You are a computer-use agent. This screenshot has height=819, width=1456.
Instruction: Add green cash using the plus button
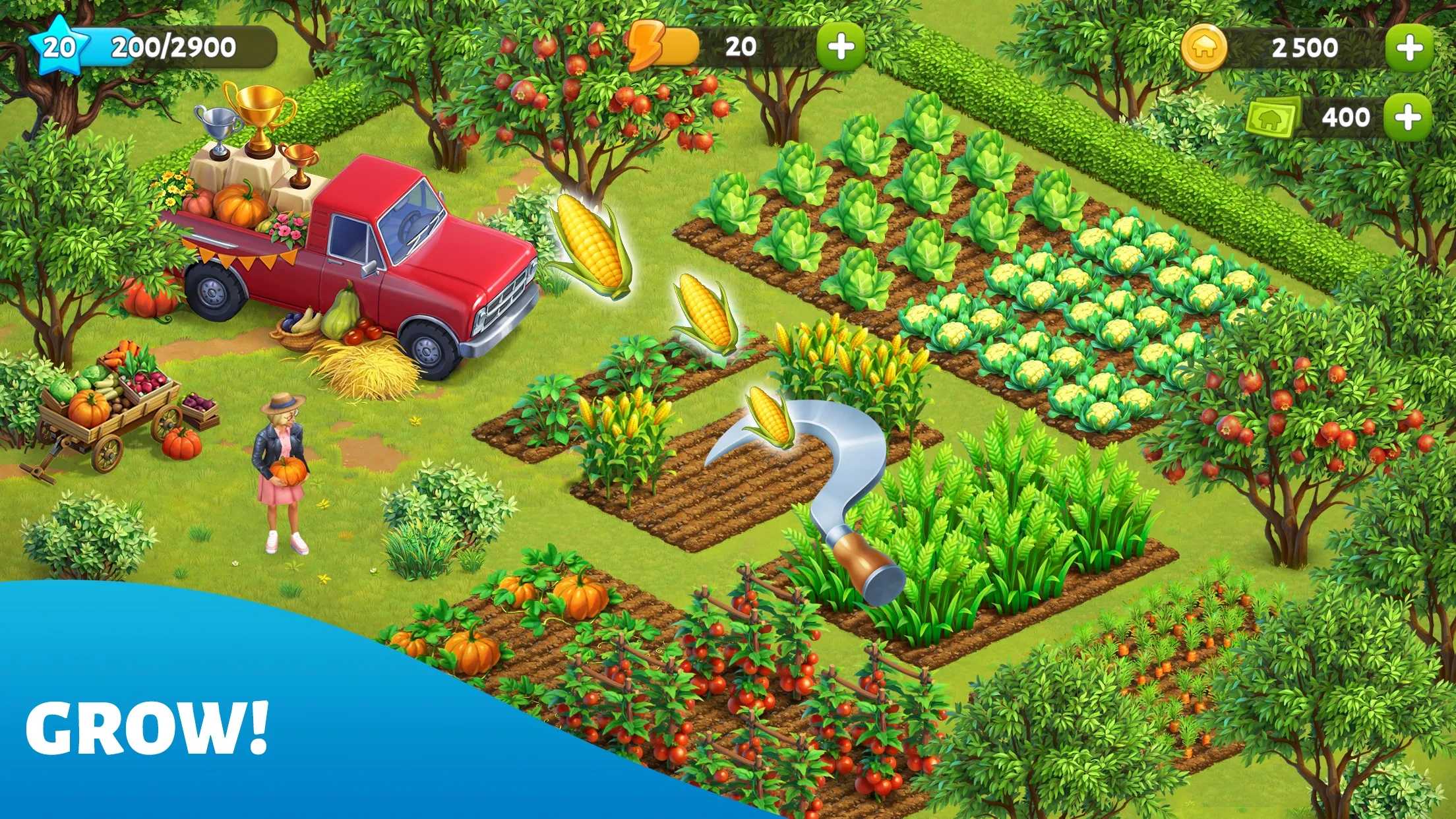(x=1408, y=117)
